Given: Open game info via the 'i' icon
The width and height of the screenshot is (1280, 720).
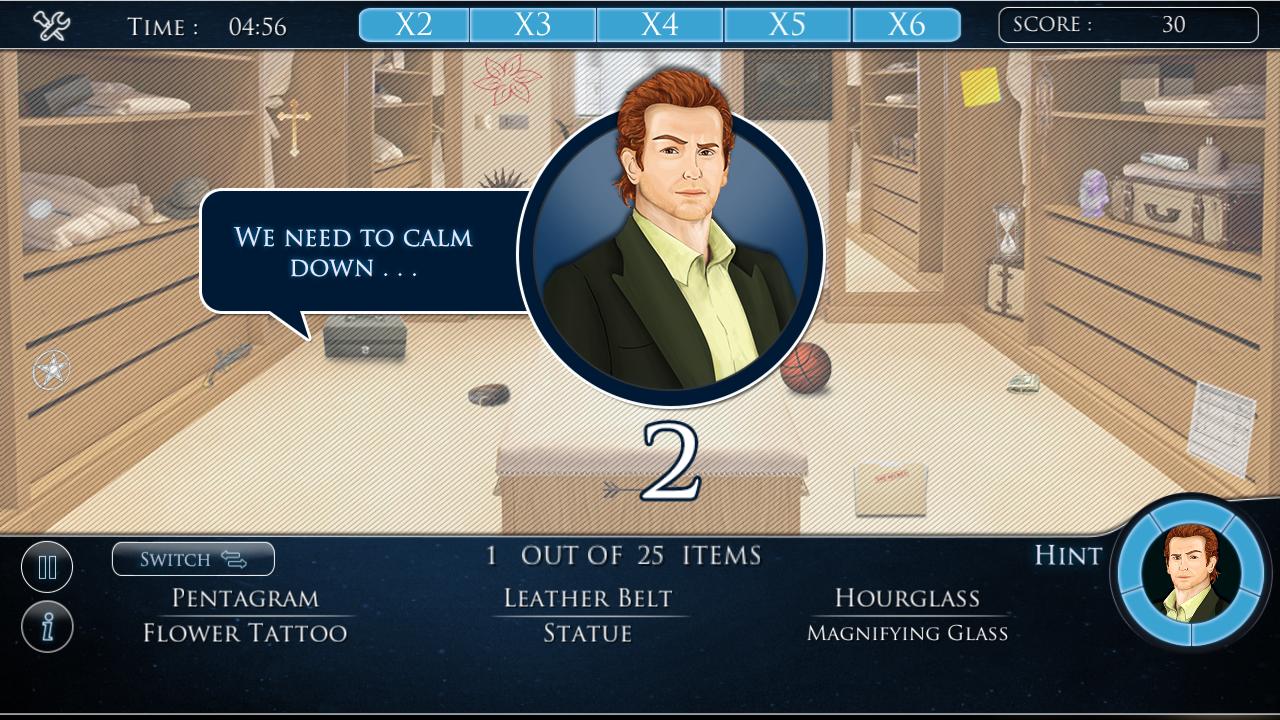Looking at the screenshot, I should click(46, 629).
